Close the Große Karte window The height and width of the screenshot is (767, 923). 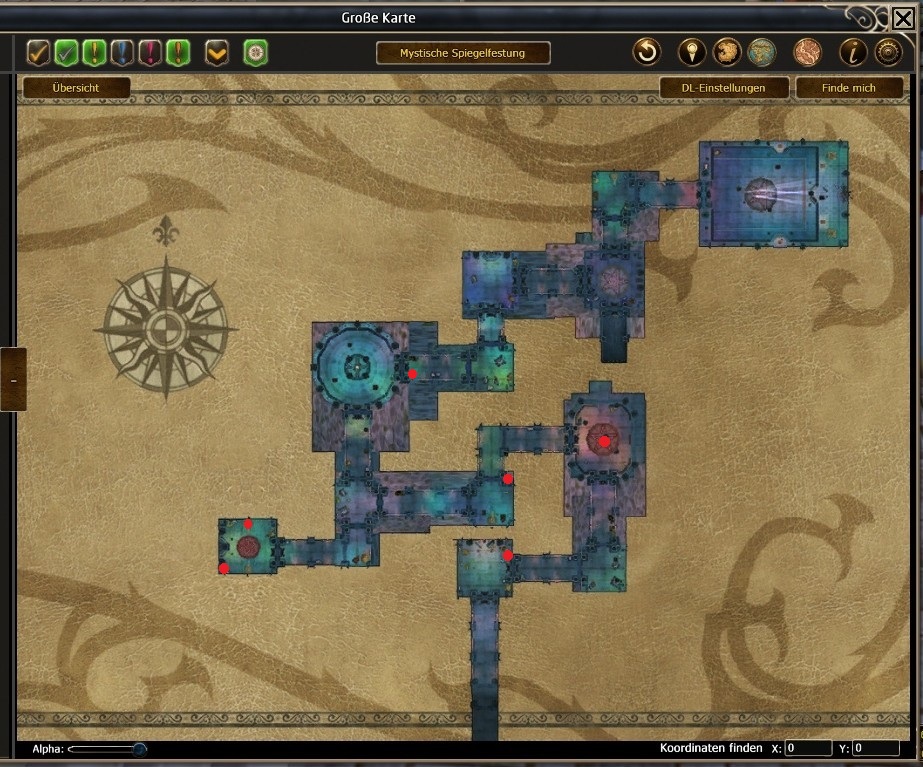(902, 18)
